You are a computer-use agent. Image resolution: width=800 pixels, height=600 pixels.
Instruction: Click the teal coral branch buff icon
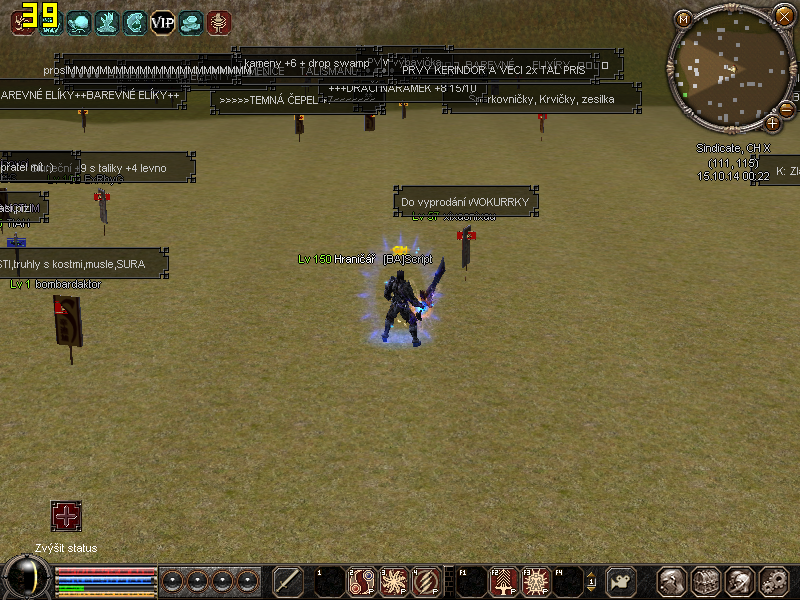coord(106,22)
